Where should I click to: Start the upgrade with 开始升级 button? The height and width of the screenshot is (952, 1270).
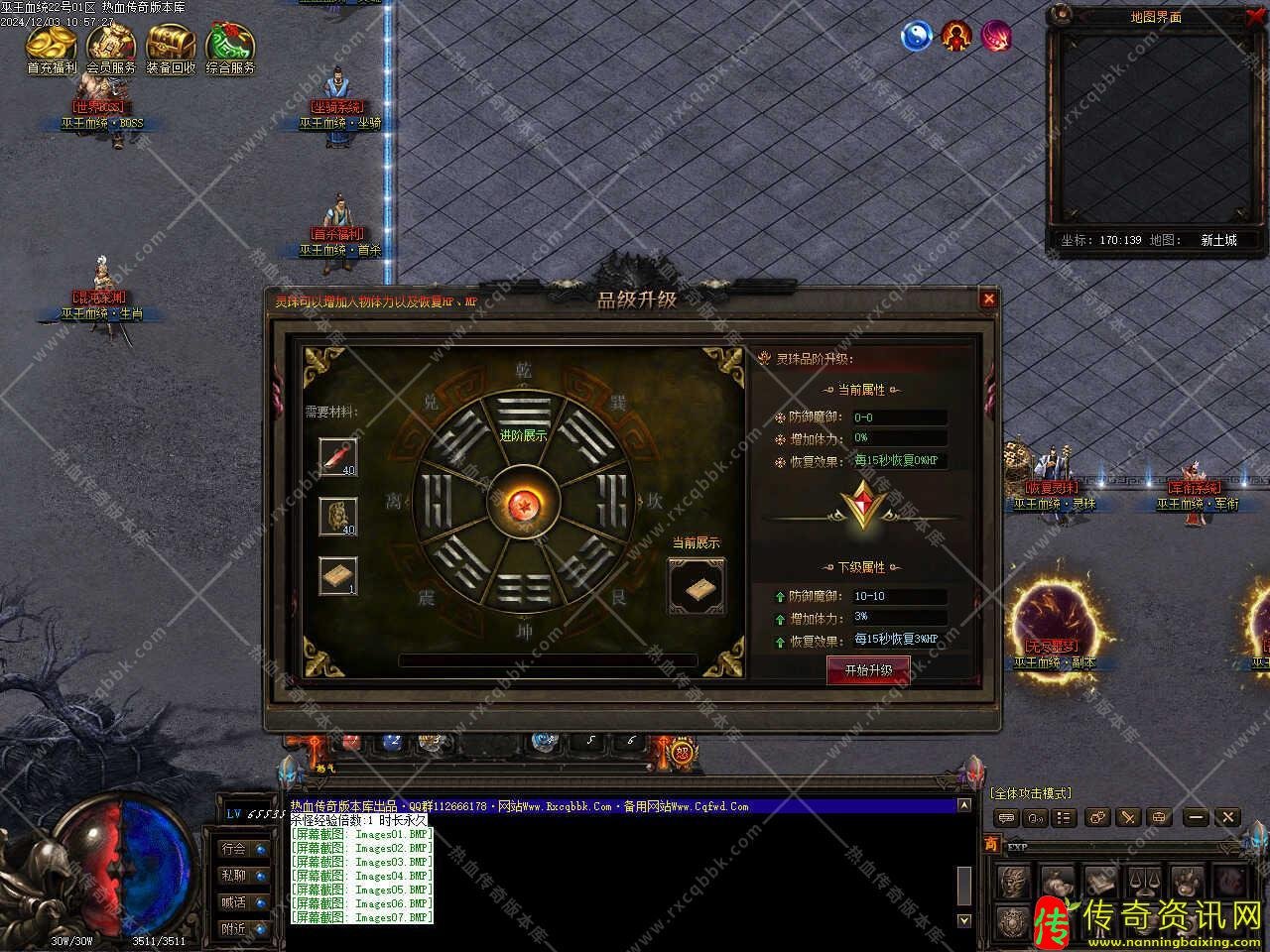(x=868, y=670)
